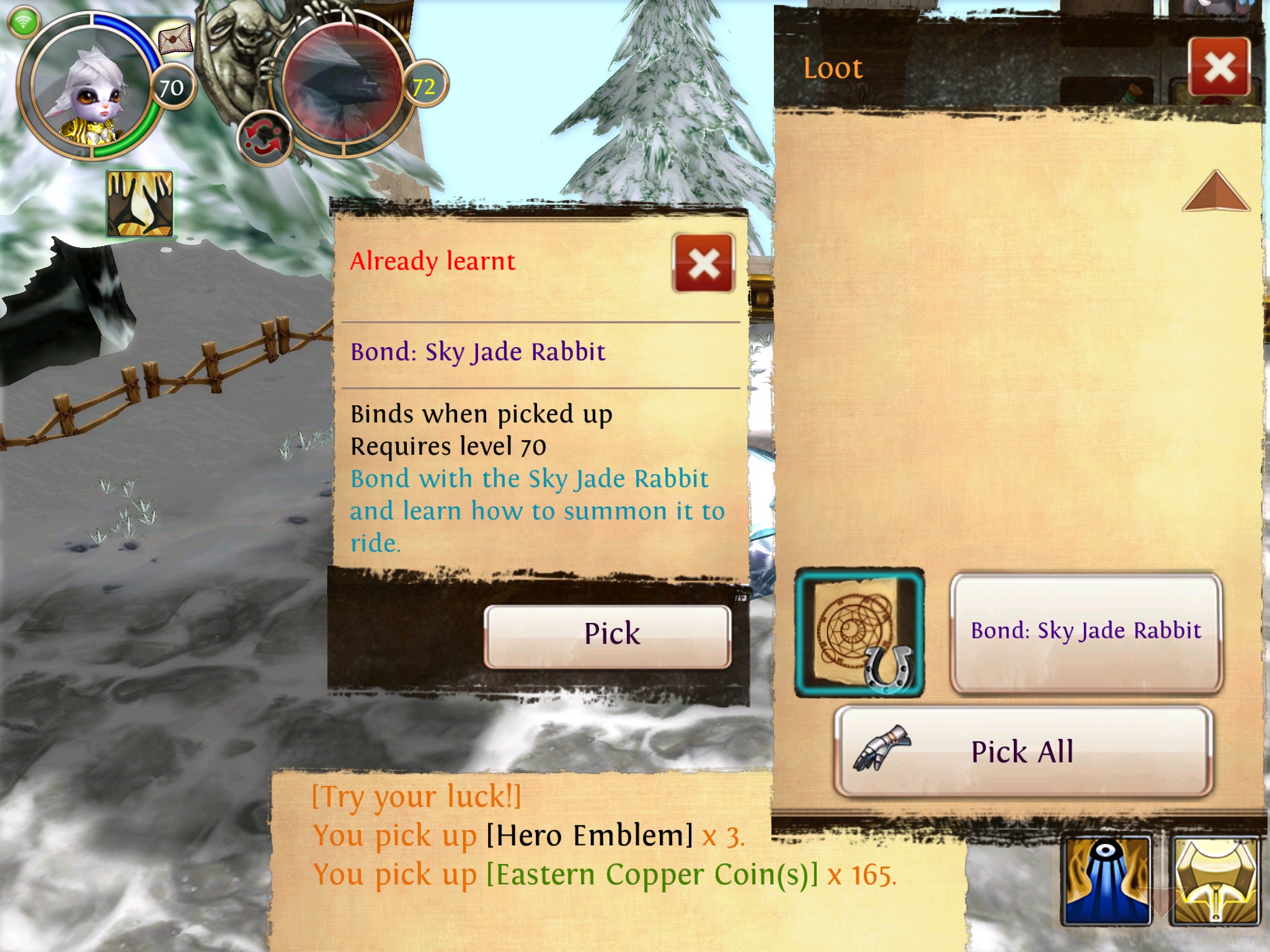Collapse loot list with the up arrow

pyautogui.click(x=1215, y=192)
